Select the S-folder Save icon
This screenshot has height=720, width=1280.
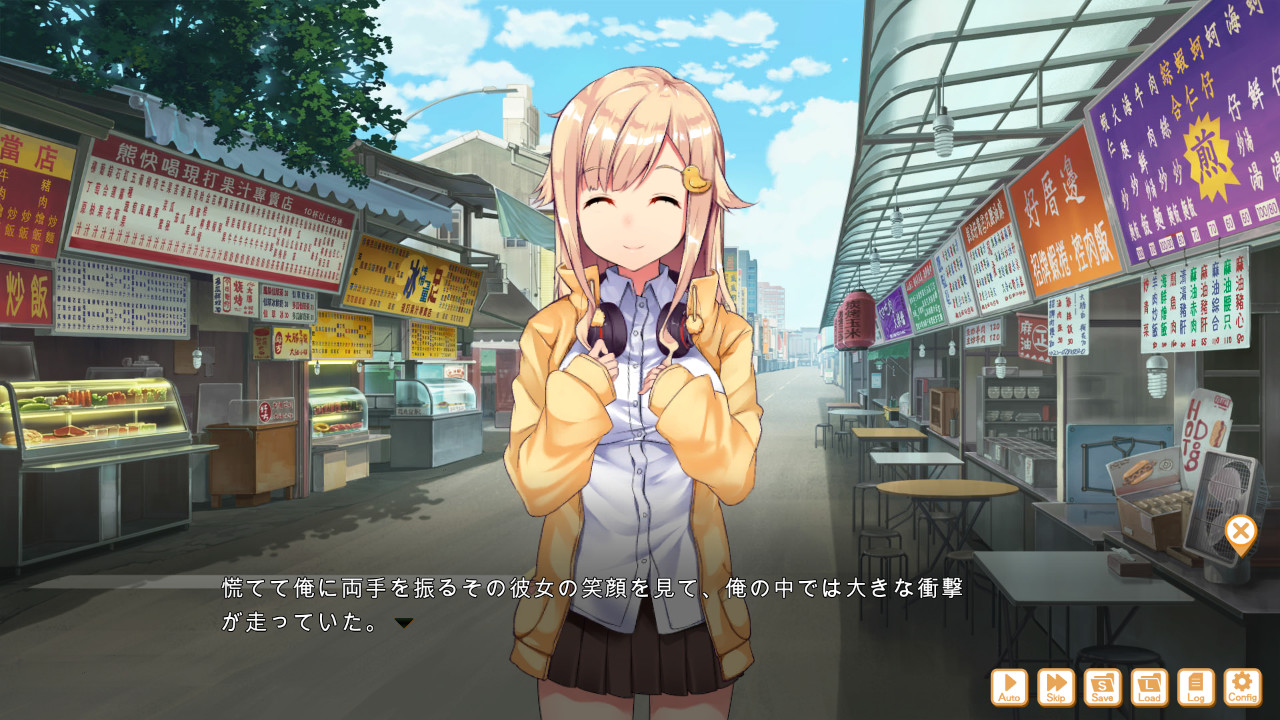pyautogui.click(x=1105, y=688)
